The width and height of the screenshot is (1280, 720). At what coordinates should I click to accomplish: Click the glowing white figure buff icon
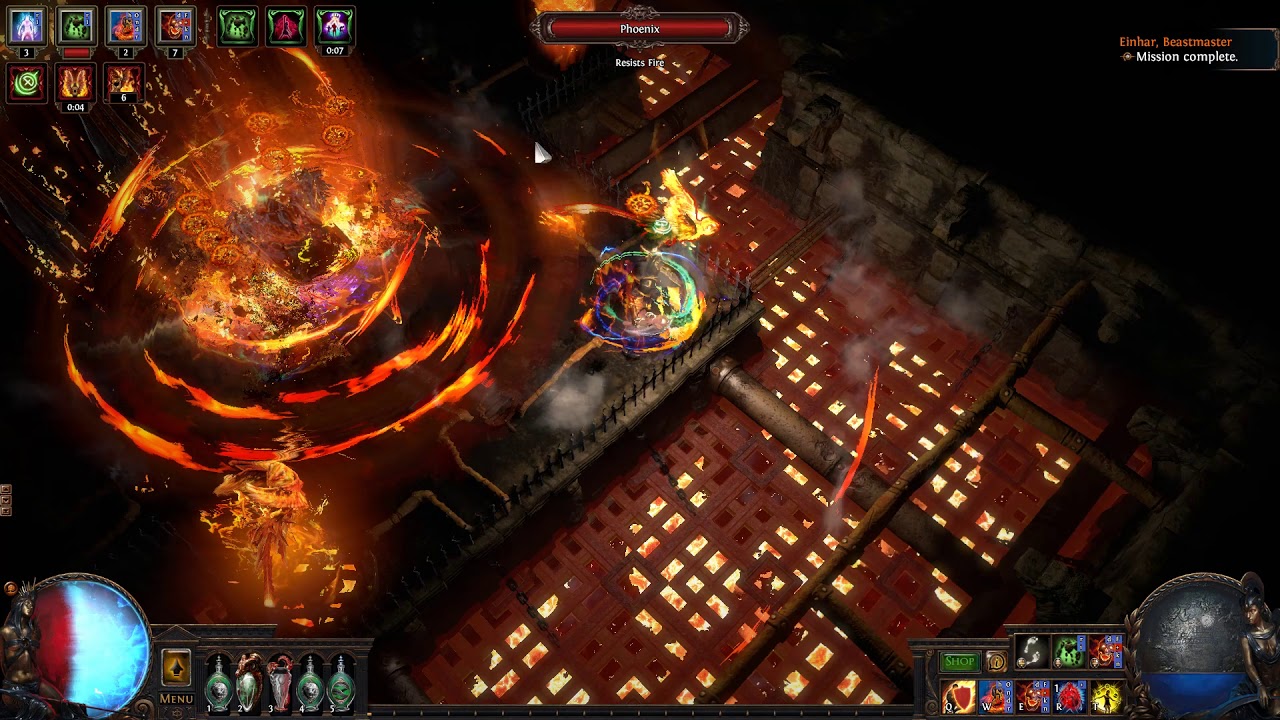pyautogui.click(x=27, y=25)
